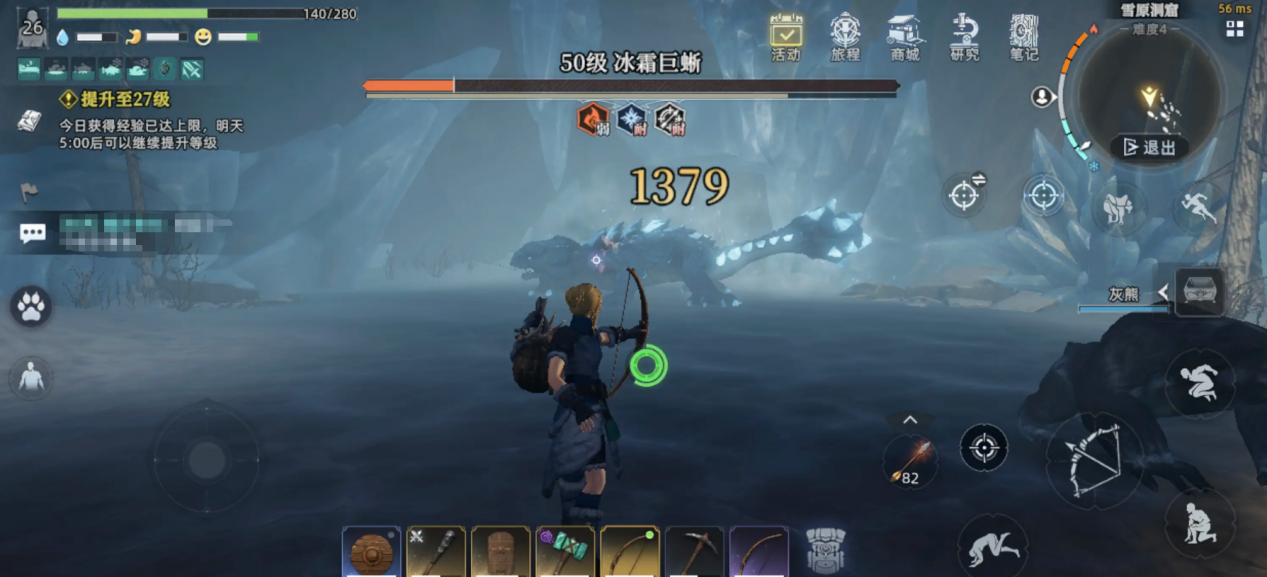This screenshot has width=1267, height=577.
Task: Open the 商城 shop
Action: pyautogui.click(x=905, y=37)
